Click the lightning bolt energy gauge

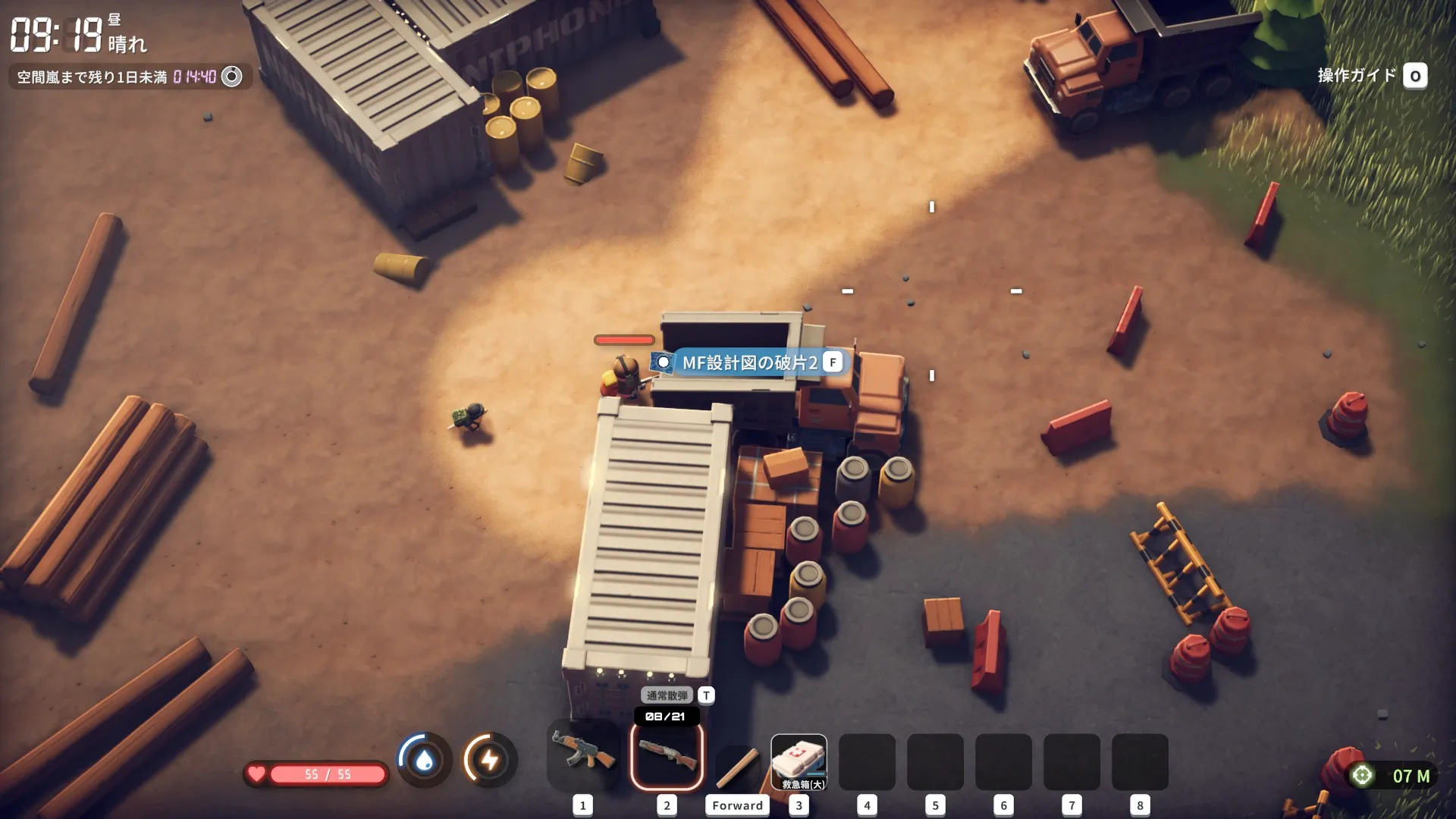pos(490,760)
